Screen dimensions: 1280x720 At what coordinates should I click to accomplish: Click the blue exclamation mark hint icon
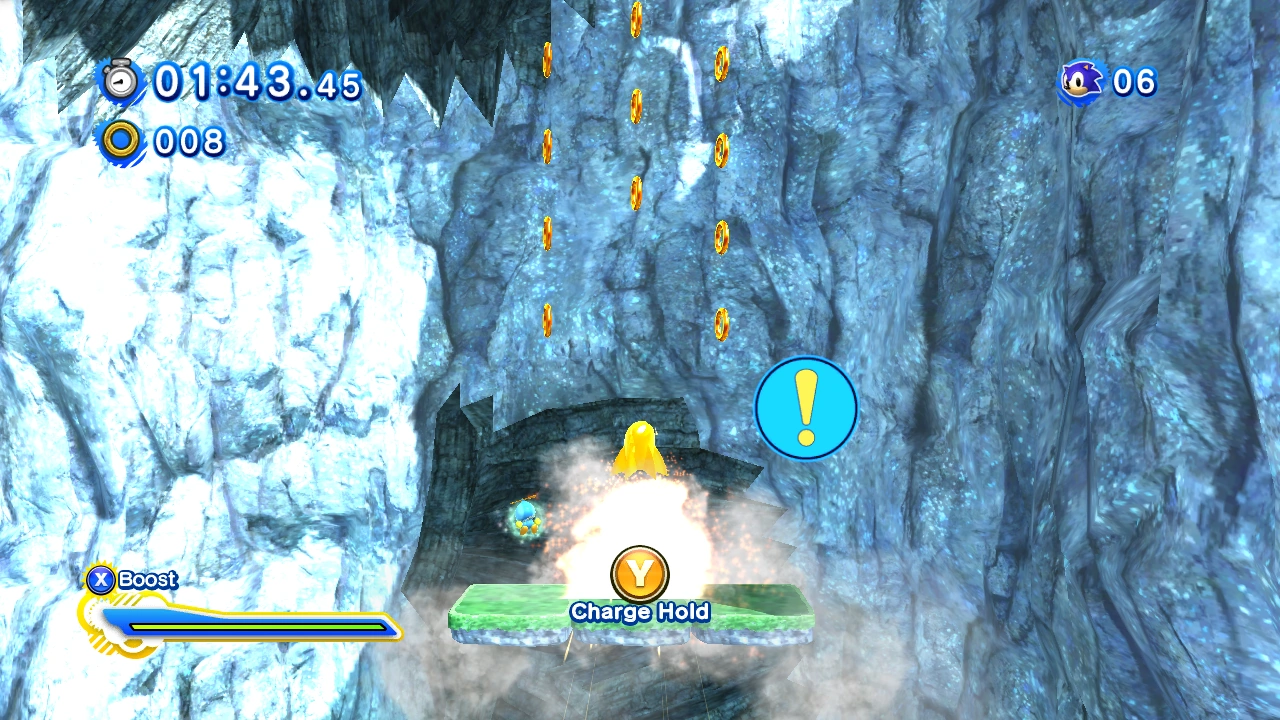pyautogui.click(x=806, y=408)
